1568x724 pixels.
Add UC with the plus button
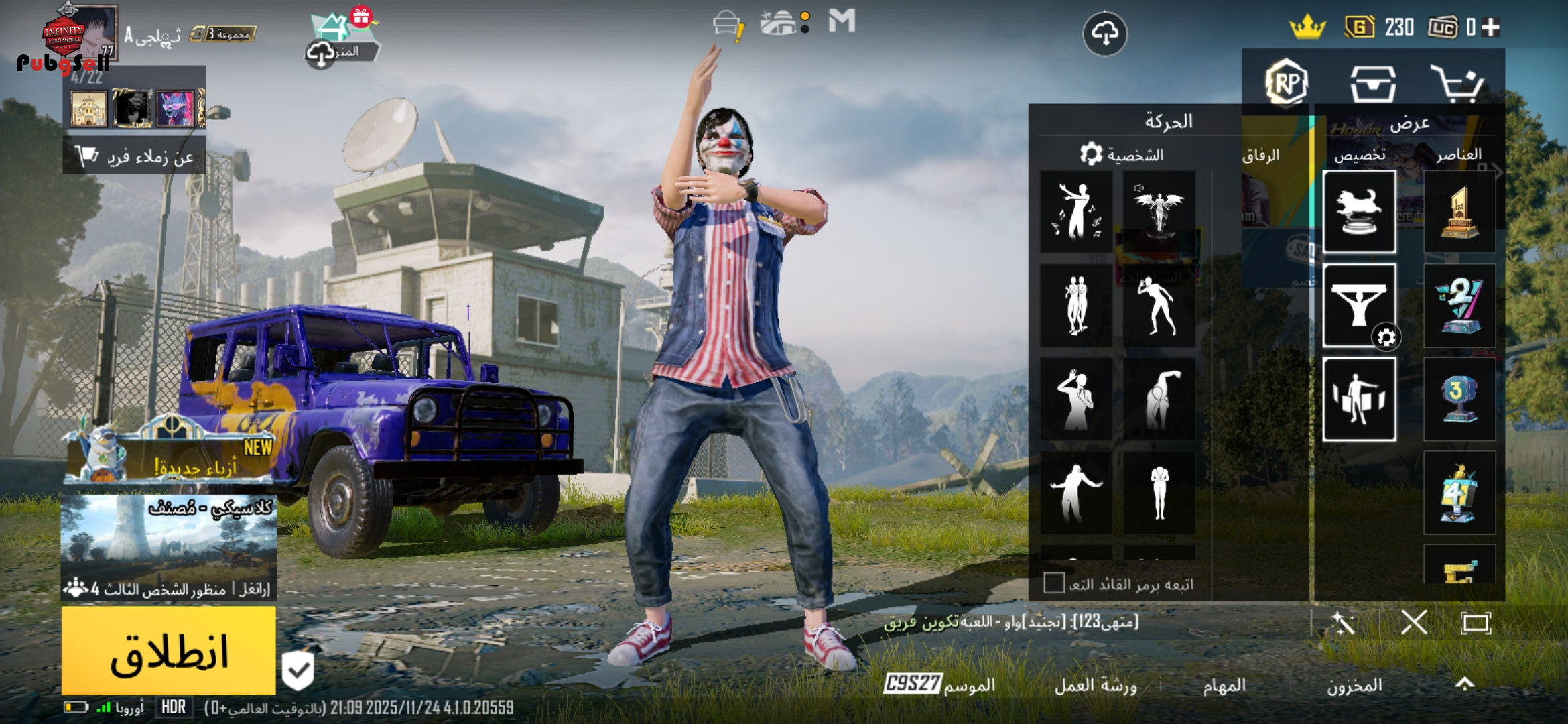1491,27
